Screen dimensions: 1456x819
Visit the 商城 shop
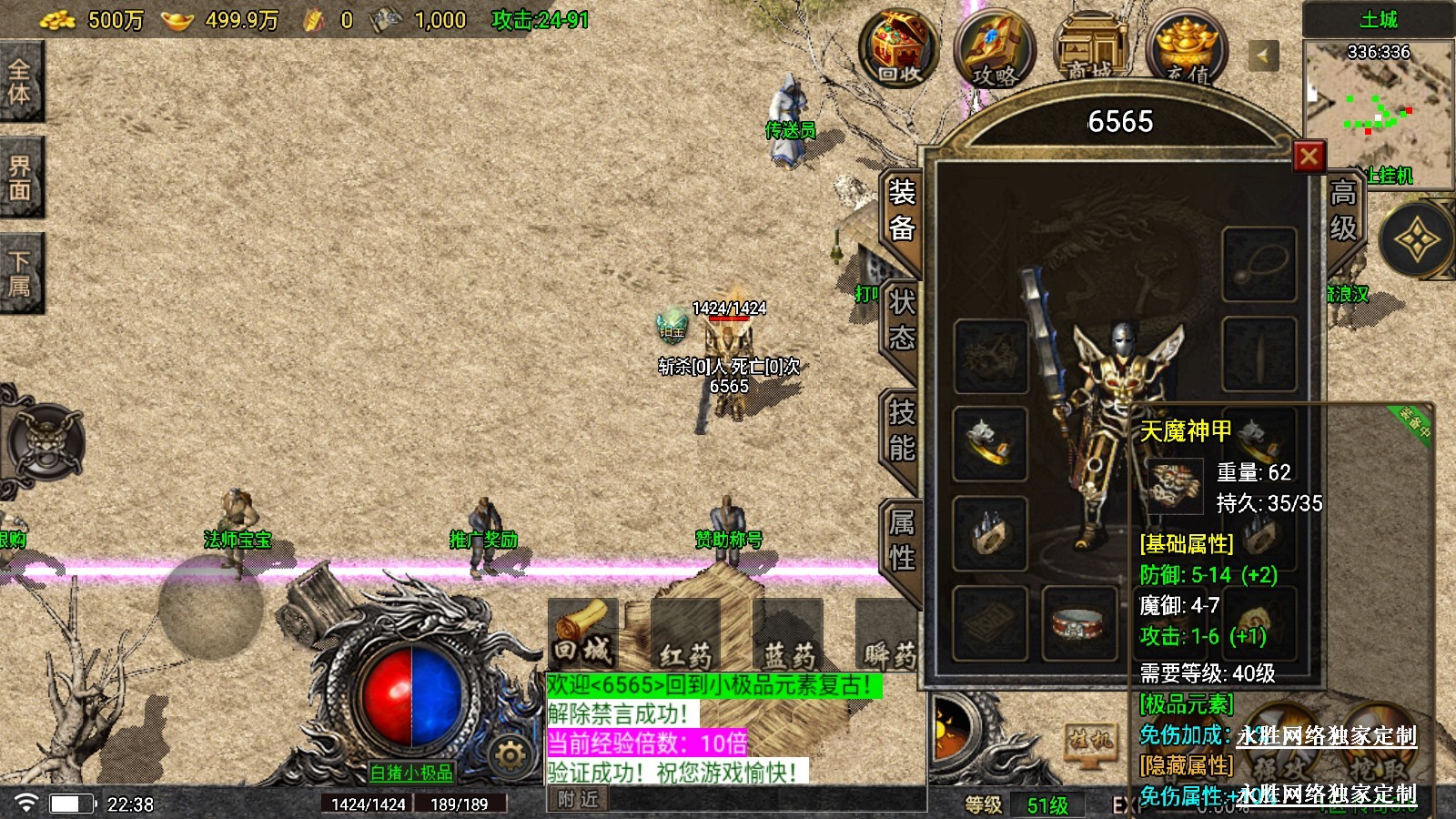coord(1090,49)
